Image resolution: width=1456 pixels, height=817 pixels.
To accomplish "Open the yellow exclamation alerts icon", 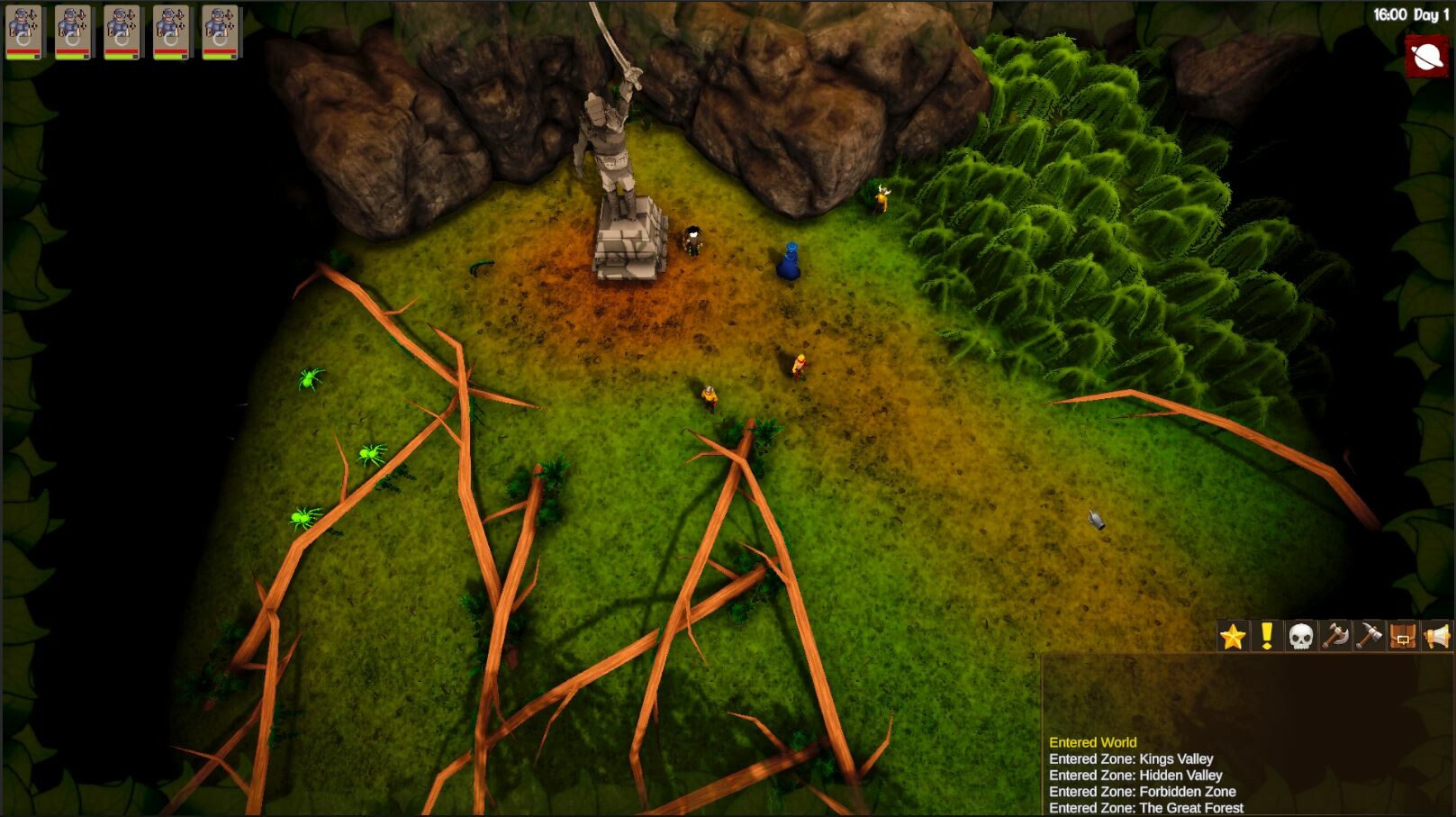I will 1267,635.
